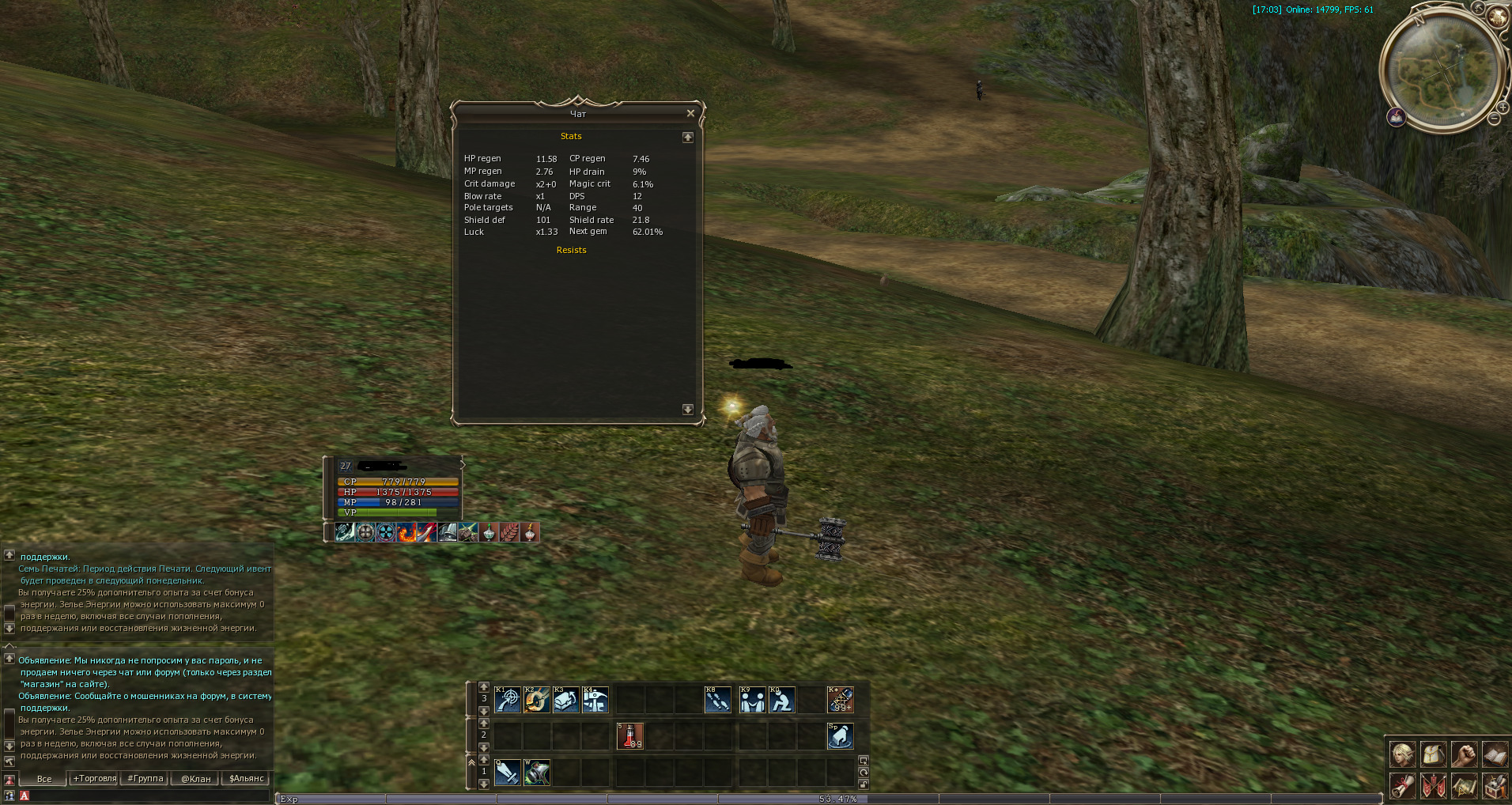Open the skills book icon
Screen dimensions: 1512x805
1494,755
